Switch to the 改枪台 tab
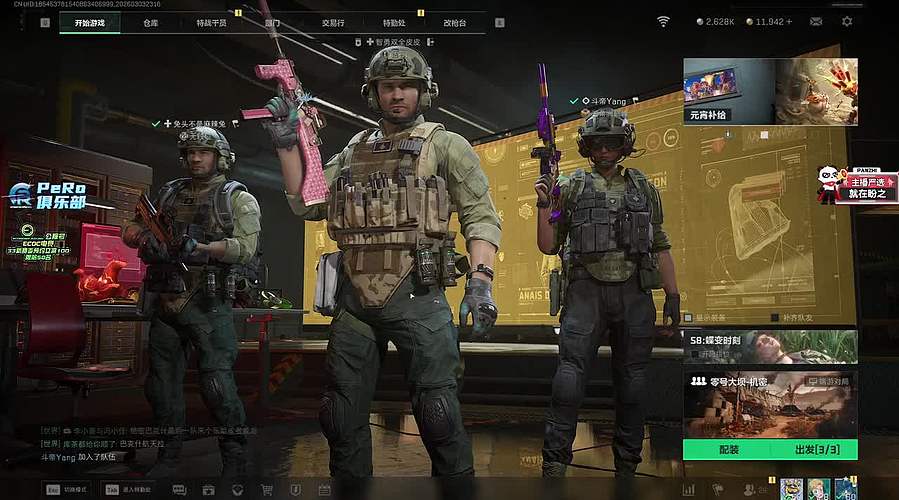899x500 pixels. [454, 21]
